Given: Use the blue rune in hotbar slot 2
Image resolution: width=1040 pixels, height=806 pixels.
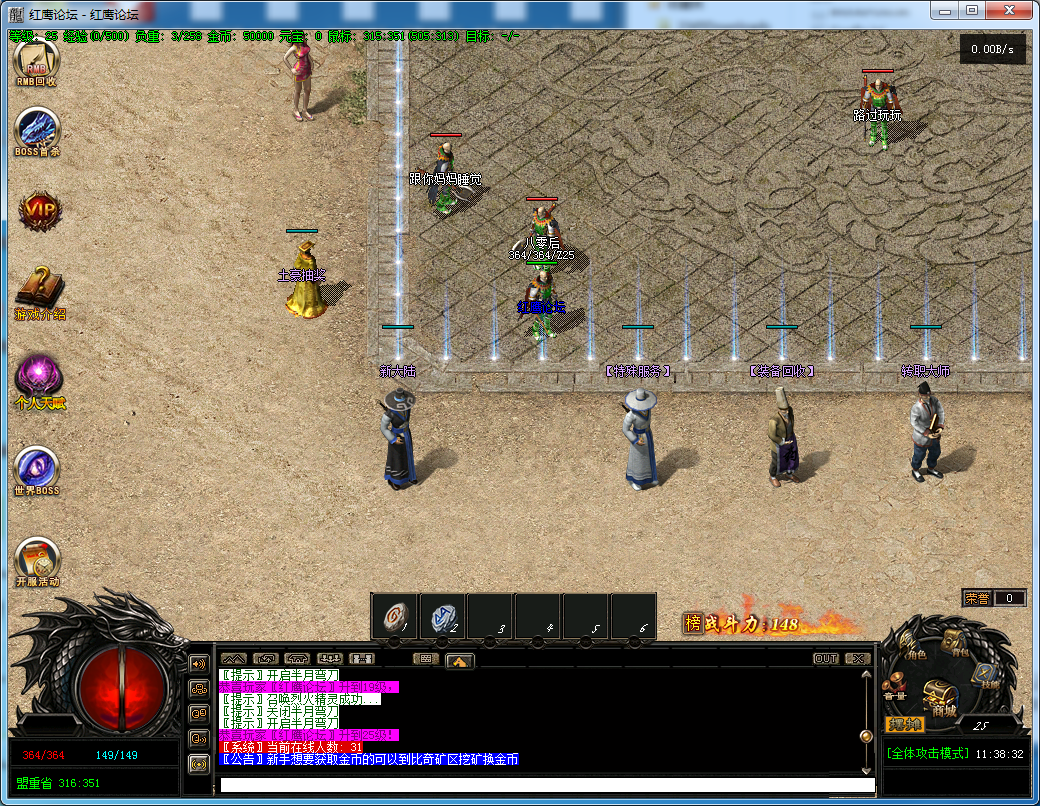Looking at the screenshot, I should tap(442, 616).
